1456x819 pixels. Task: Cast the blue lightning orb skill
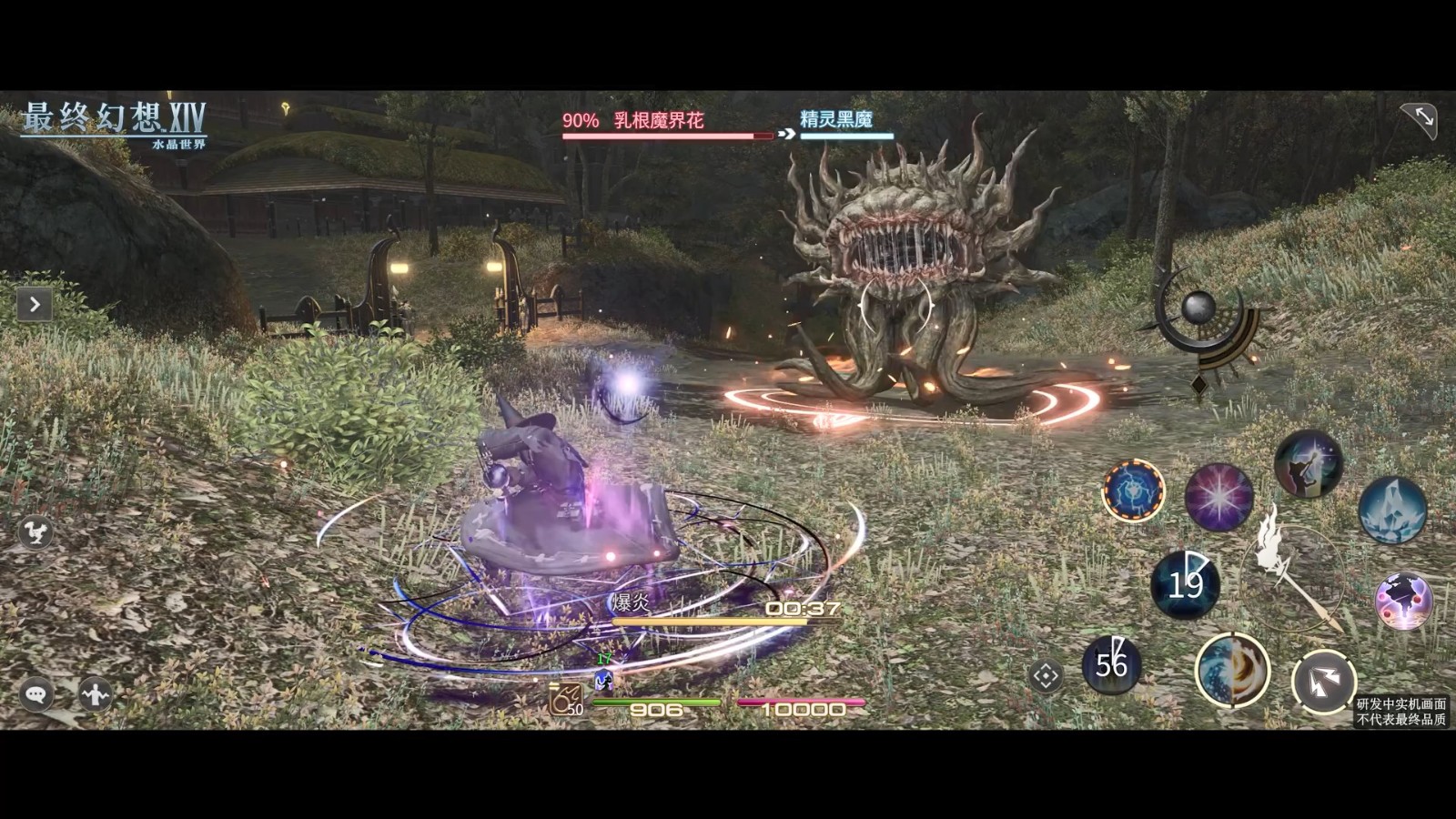[1134, 491]
